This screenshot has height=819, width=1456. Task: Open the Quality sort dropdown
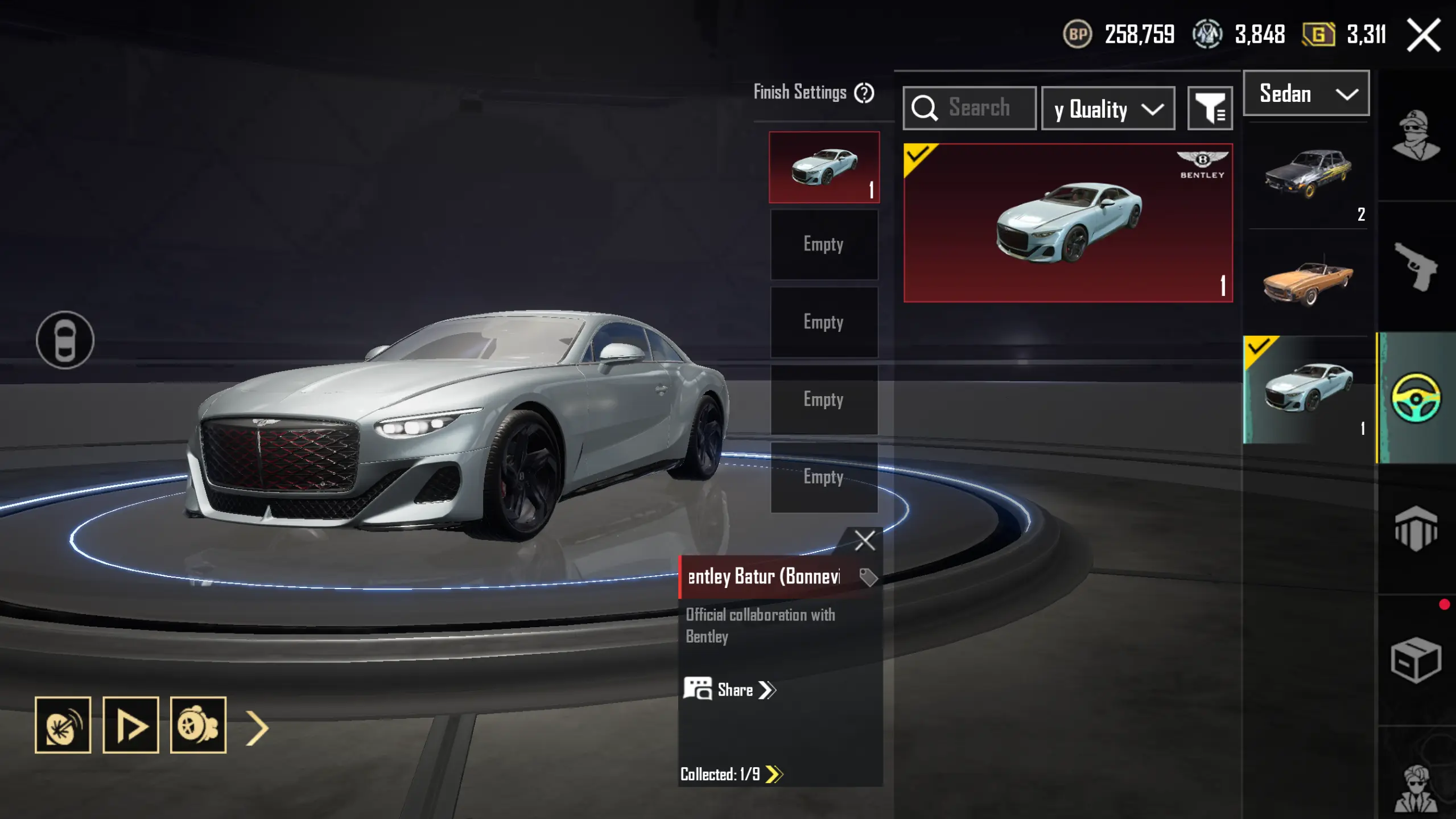coord(1108,109)
